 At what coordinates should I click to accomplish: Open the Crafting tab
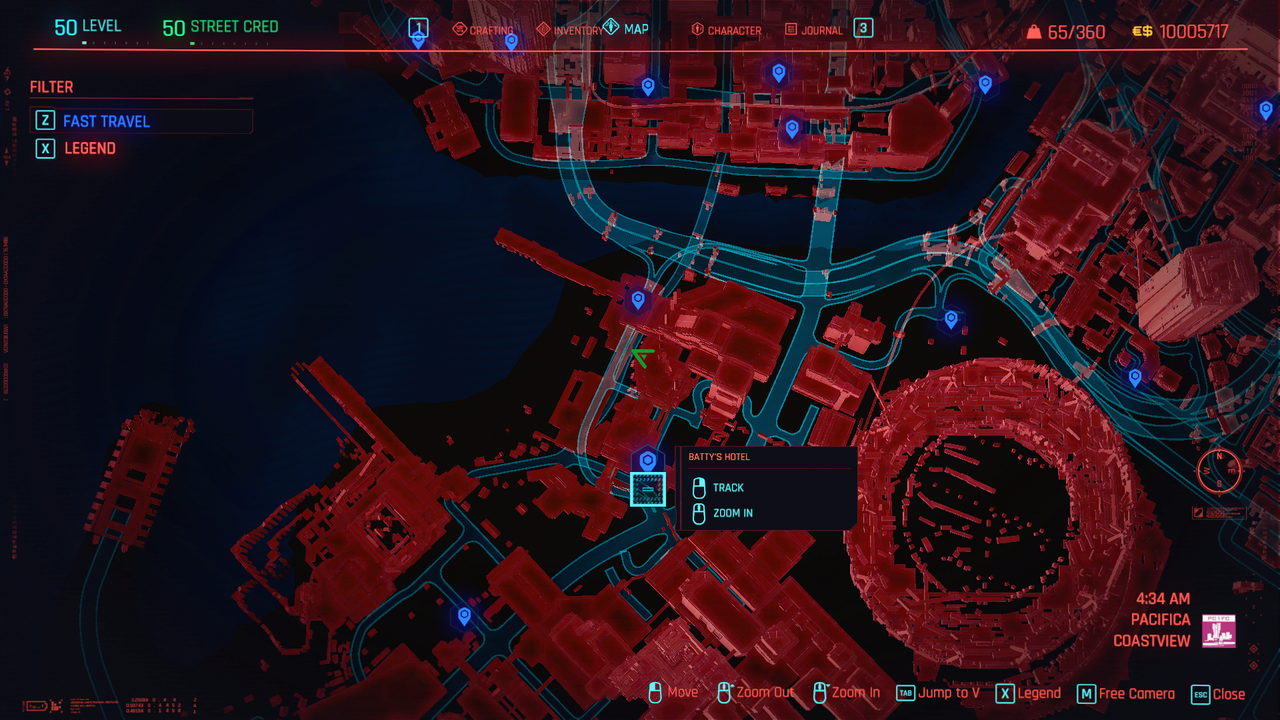(484, 31)
